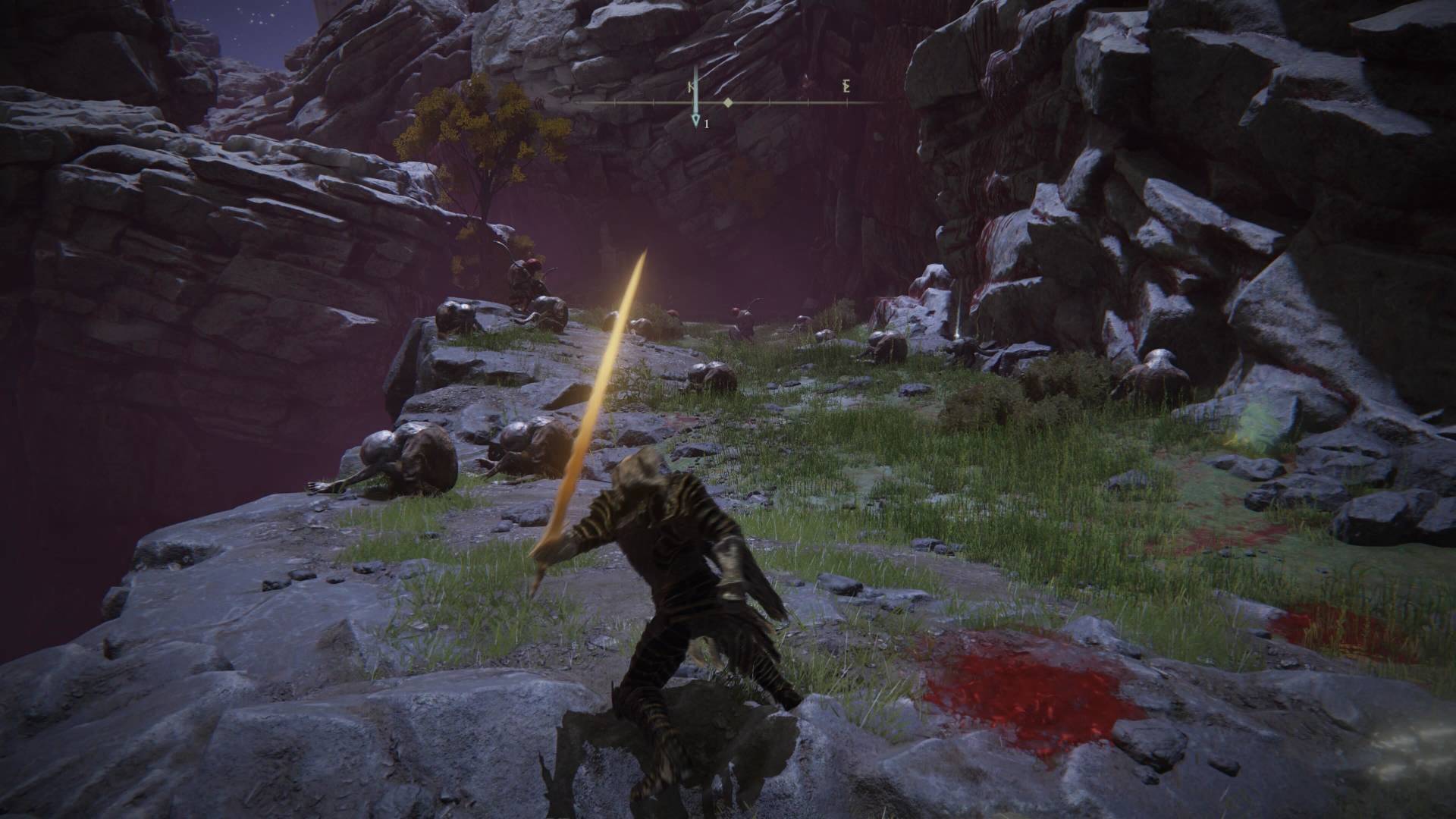1456x819 pixels.
Task: Select the diamond marker on the compass bar
Action: tap(728, 102)
